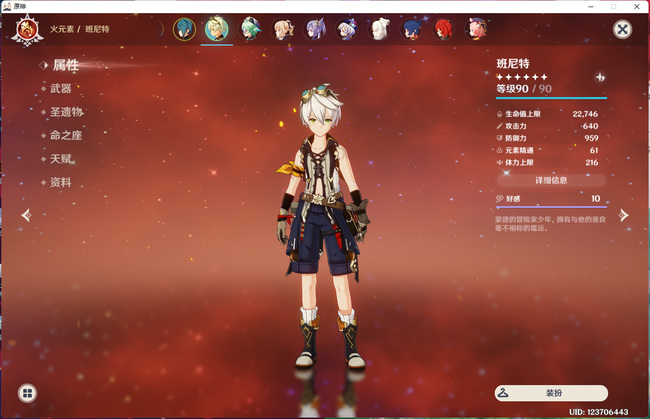Select the red-haired character portrait
The image size is (650, 419).
(x=443, y=29)
